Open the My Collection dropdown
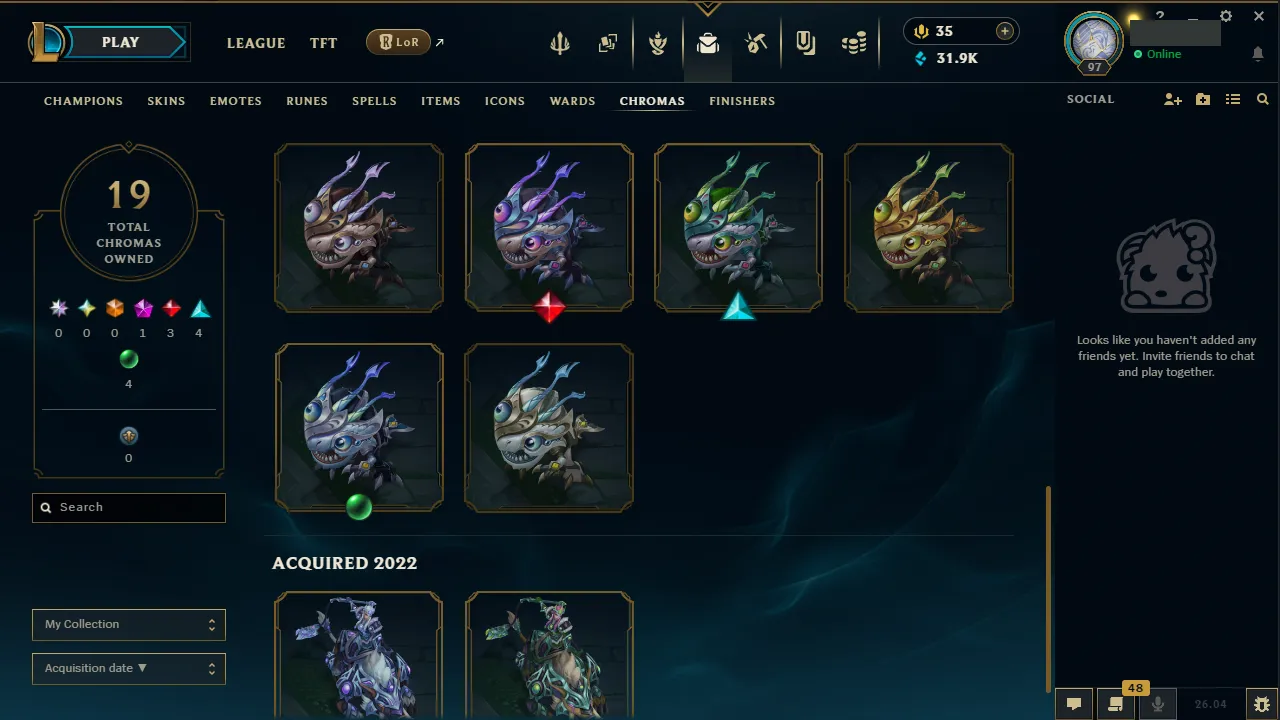This screenshot has width=1280, height=720. coord(128,624)
